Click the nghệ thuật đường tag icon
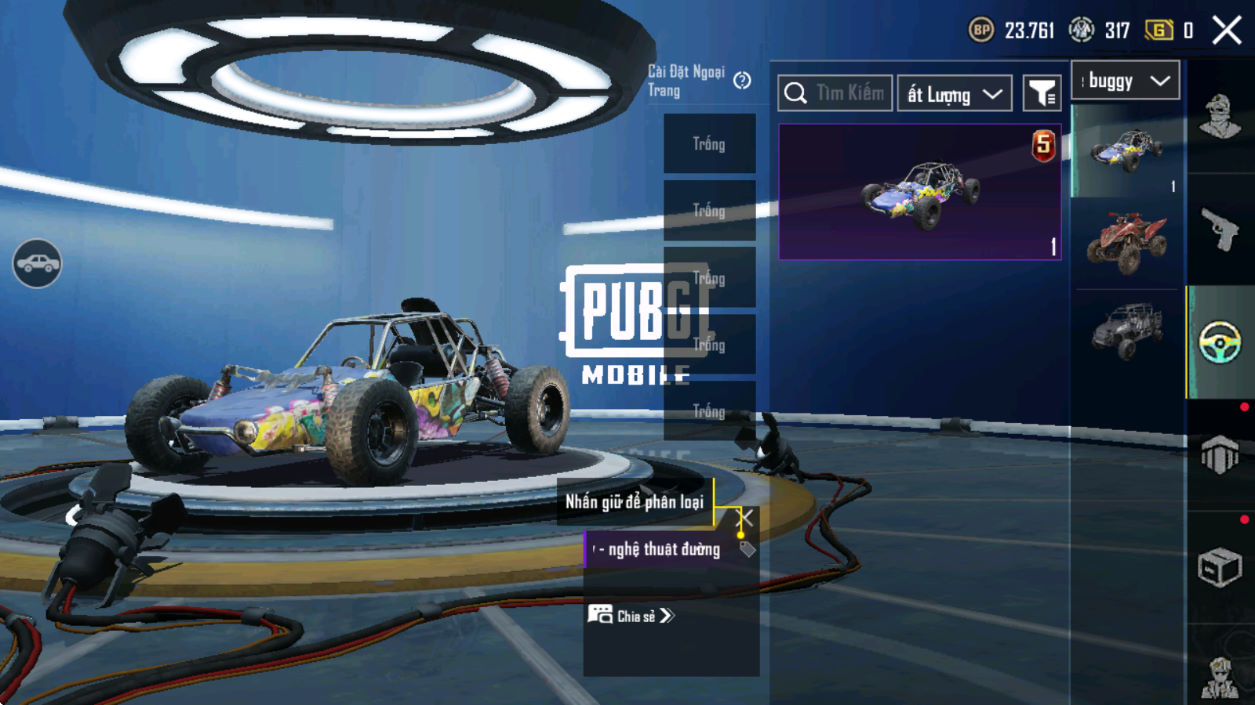1255x705 pixels. coord(747,549)
